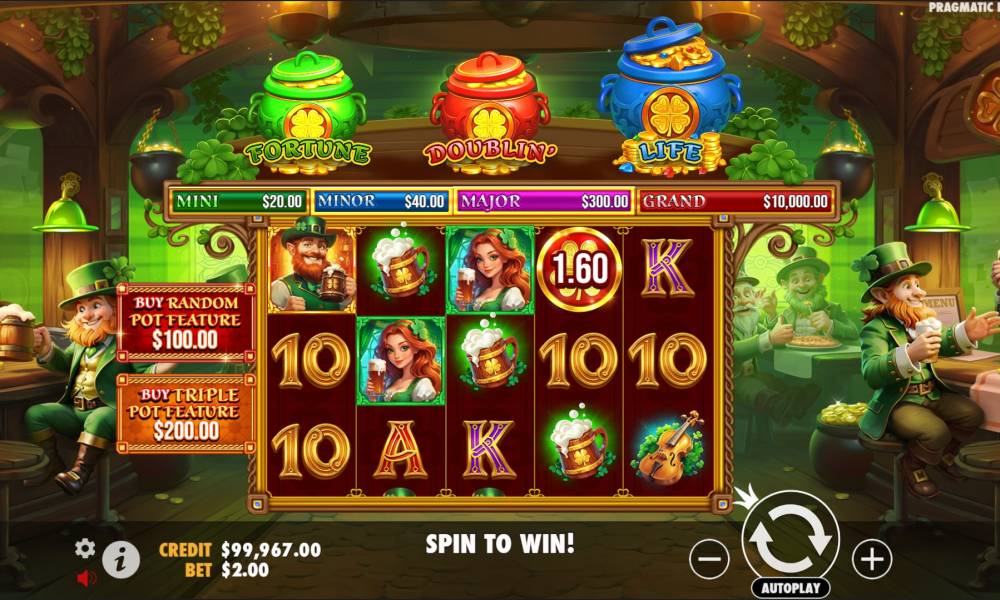Increase the bet with the plus button
Image resolution: width=1000 pixels, height=600 pixels.
tap(871, 559)
